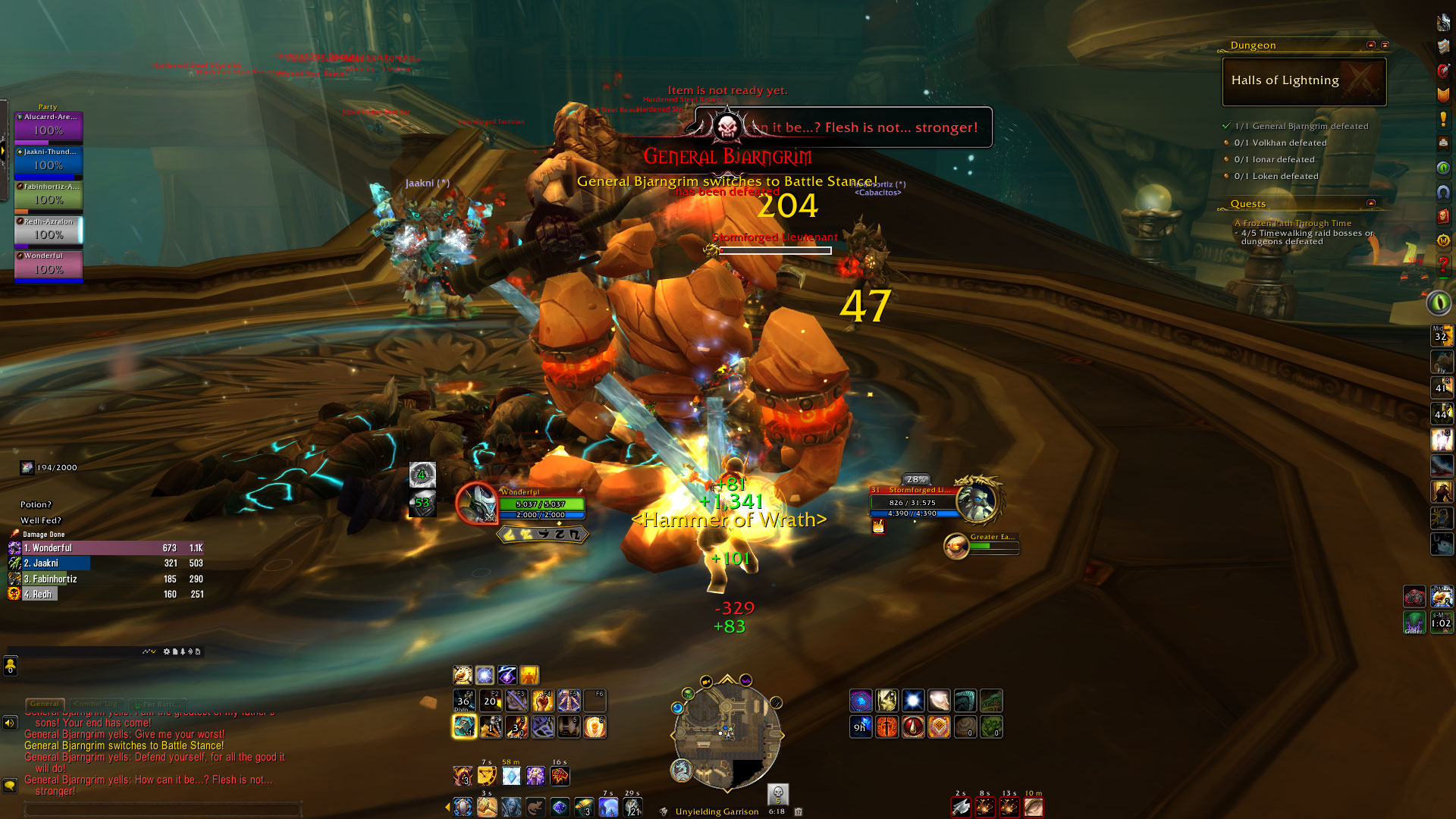
Task: Use the glowing highlighted hammer ability
Action: click(x=464, y=726)
